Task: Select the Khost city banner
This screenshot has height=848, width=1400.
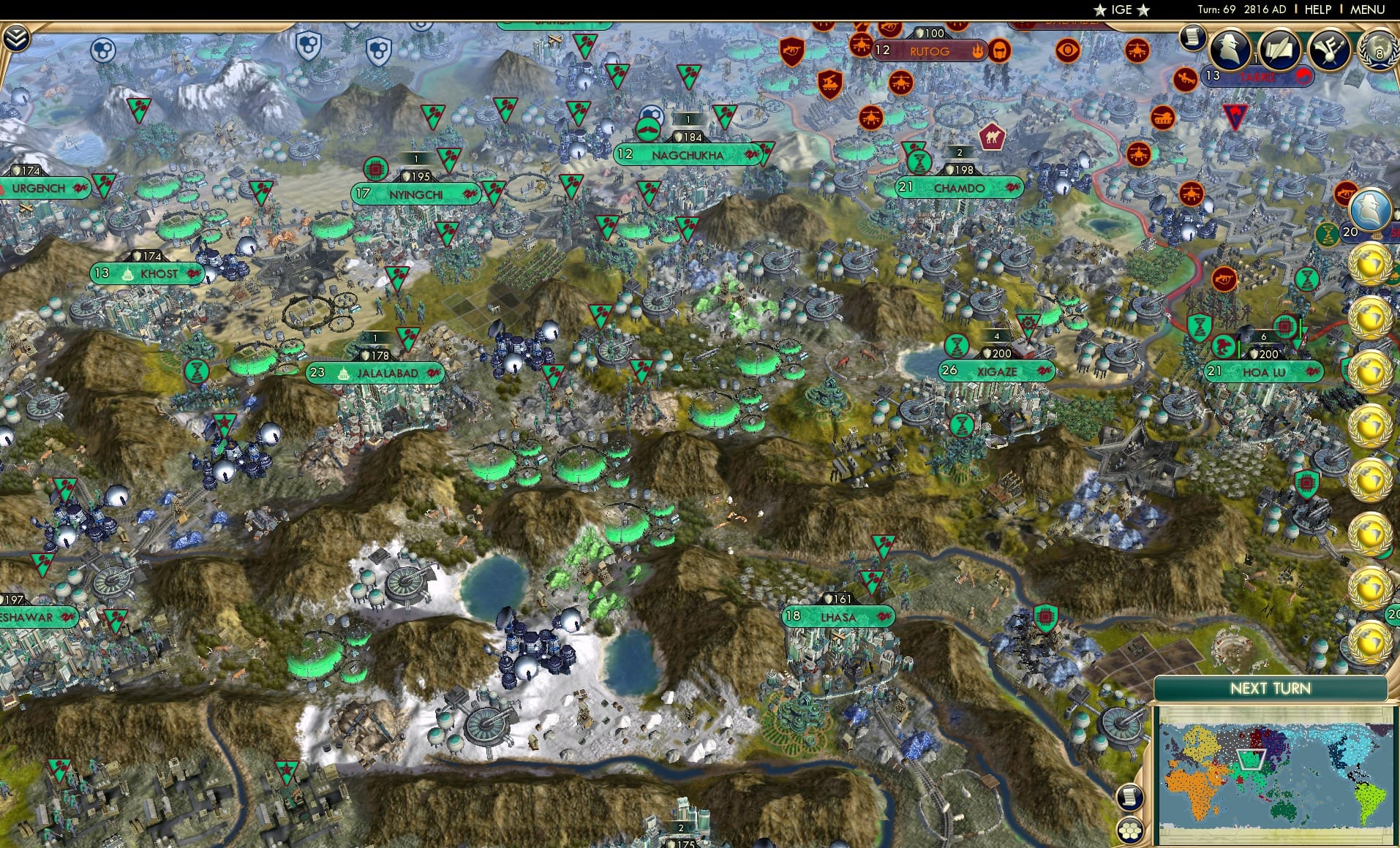Action: (146, 273)
